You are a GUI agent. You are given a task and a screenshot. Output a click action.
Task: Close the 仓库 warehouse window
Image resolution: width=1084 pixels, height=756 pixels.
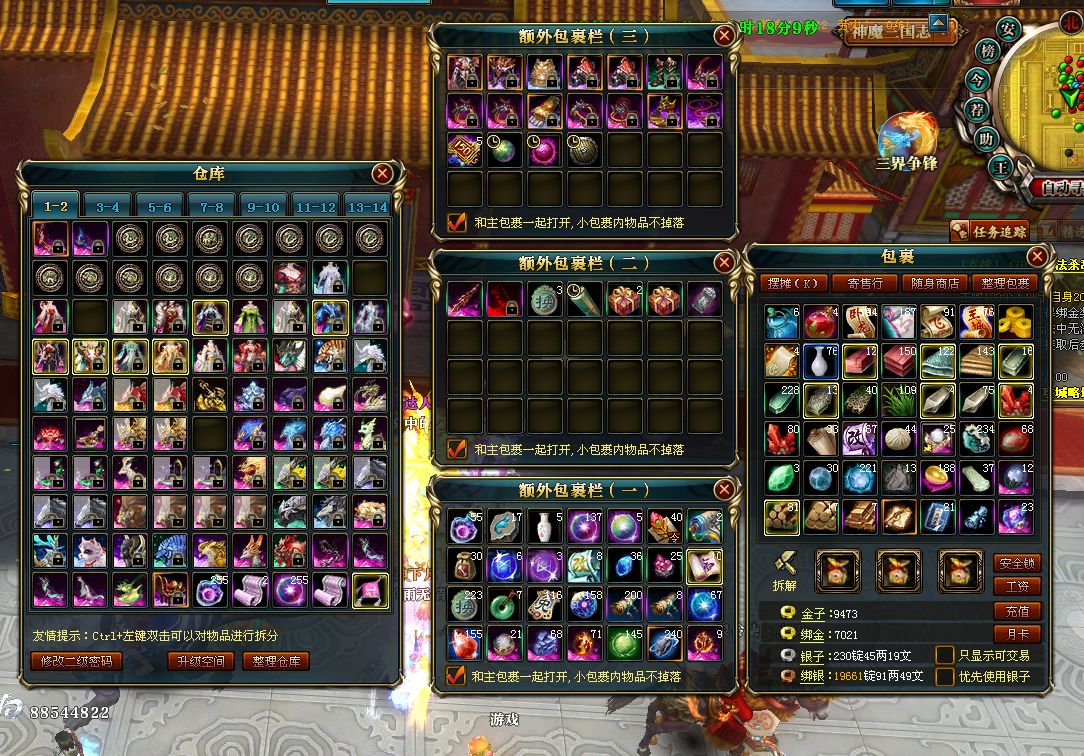tap(382, 173)
